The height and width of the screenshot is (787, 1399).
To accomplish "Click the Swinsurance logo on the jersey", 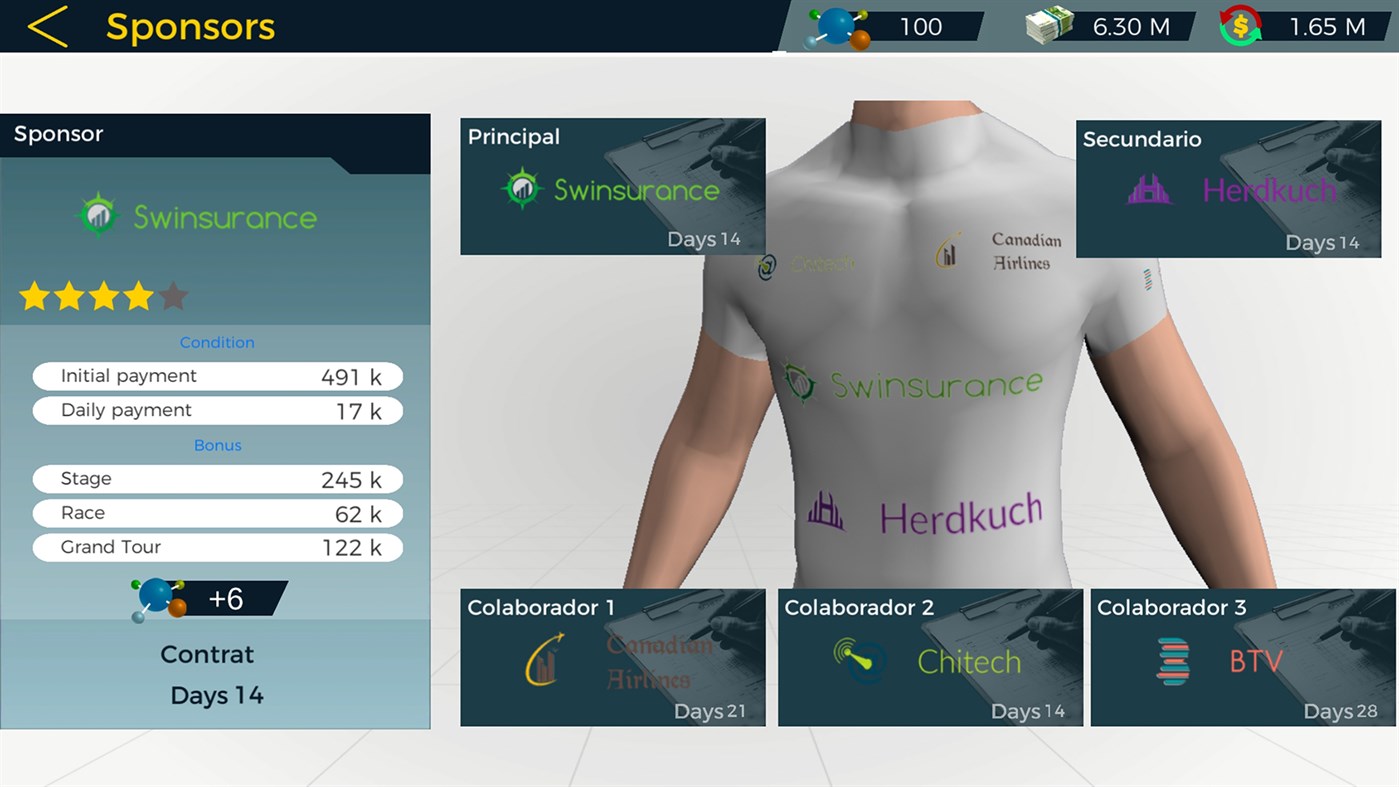I will (912, 381).
